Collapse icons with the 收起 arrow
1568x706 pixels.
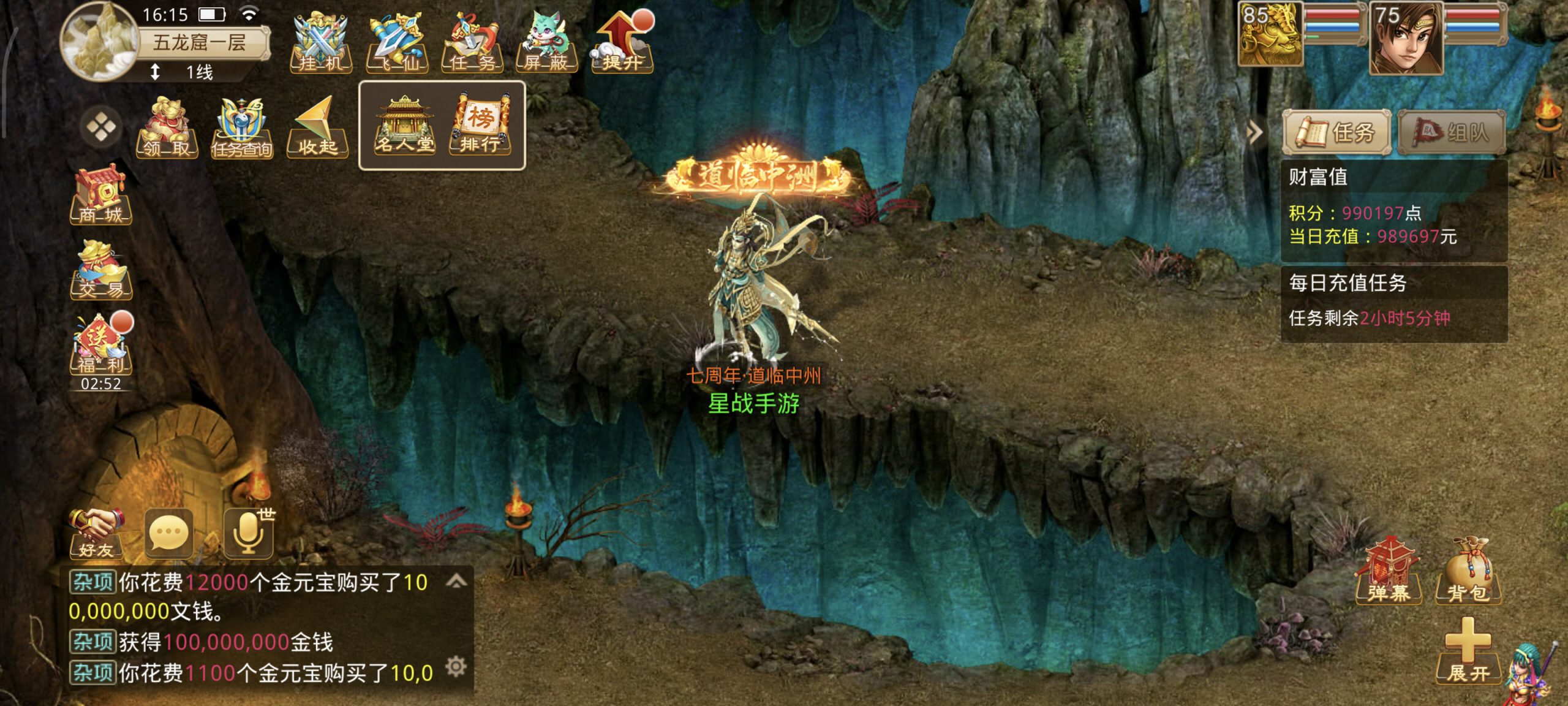[317, 127]
